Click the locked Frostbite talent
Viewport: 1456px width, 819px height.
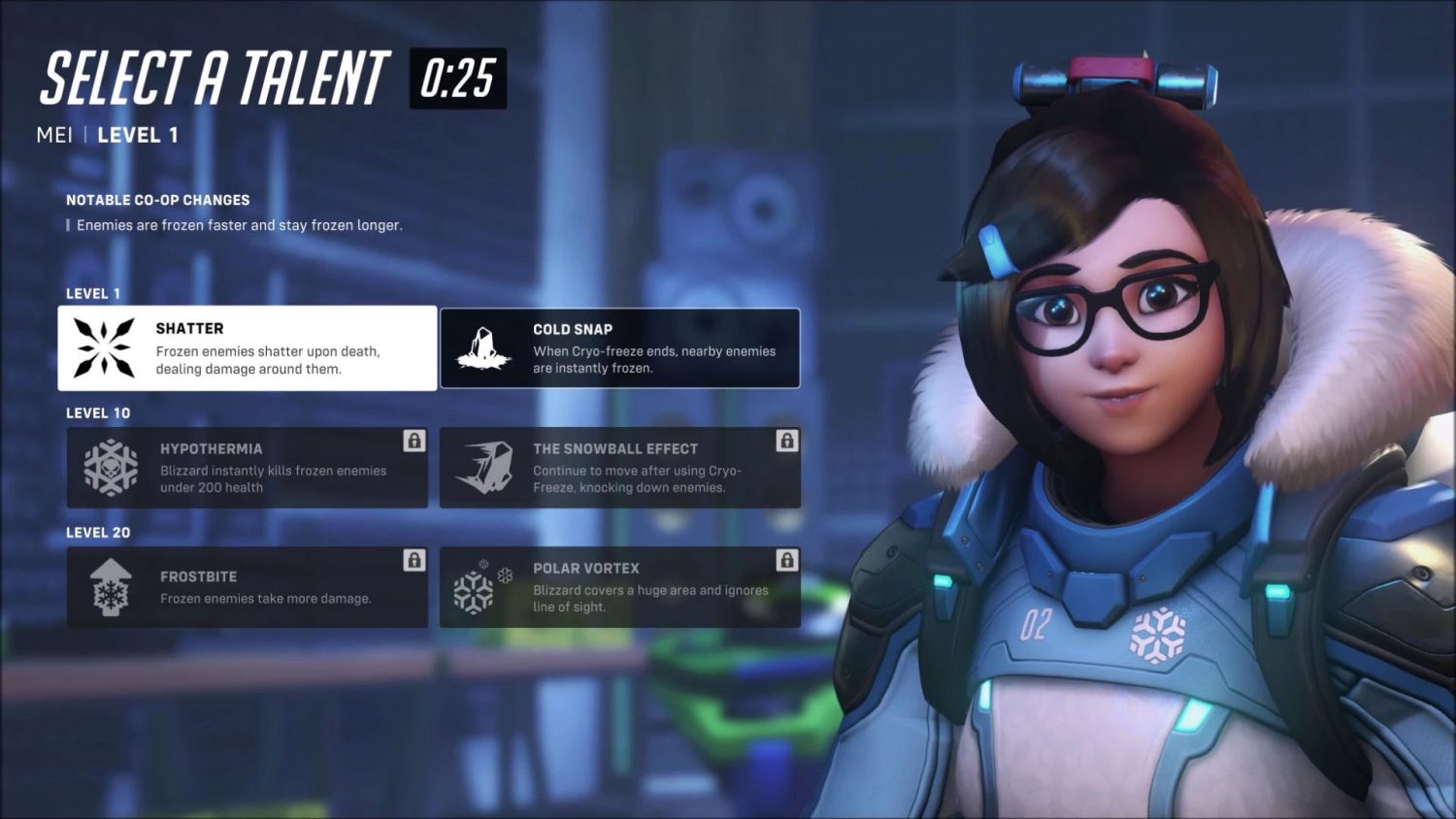(x=247, y=587)
